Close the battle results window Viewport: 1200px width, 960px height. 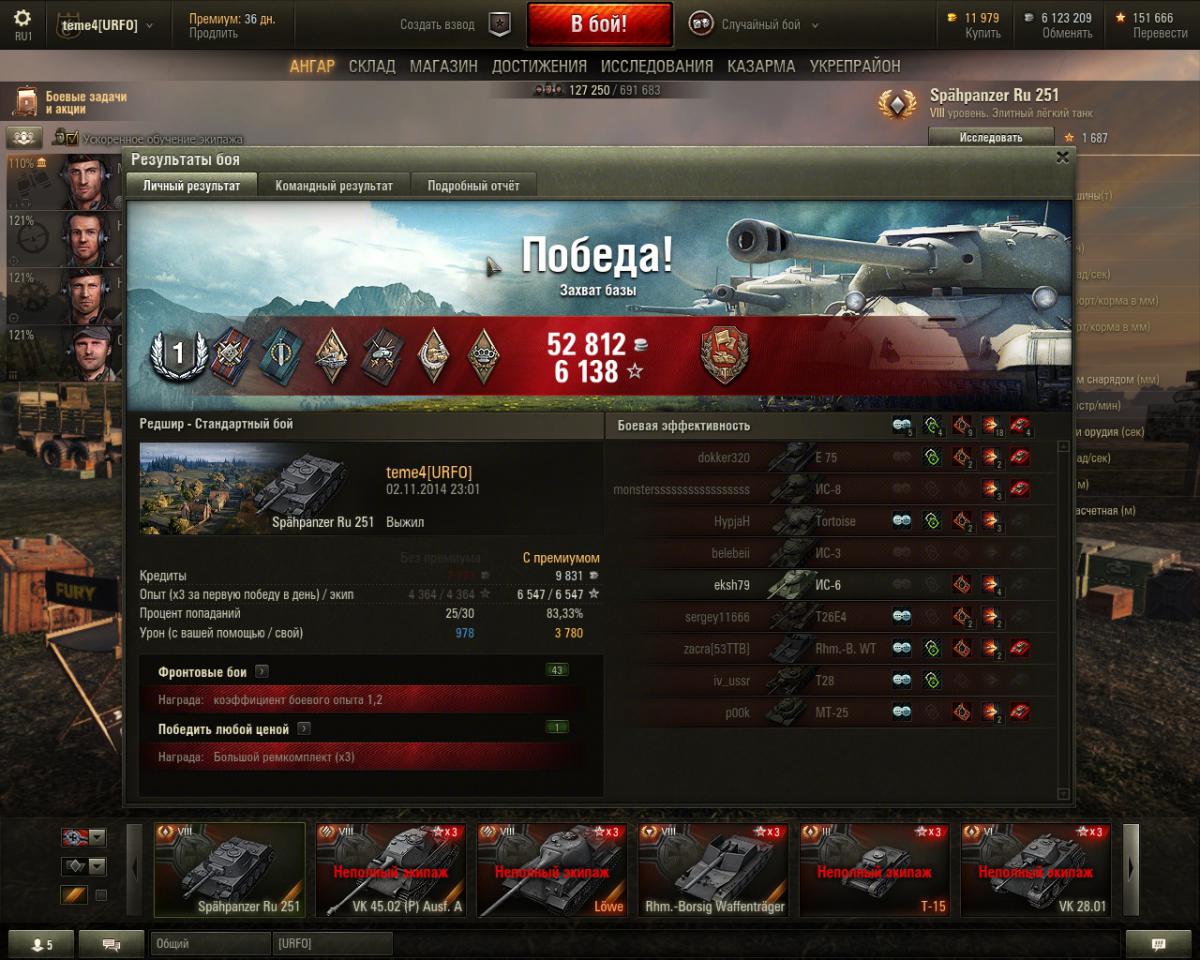coord(1062,158)
